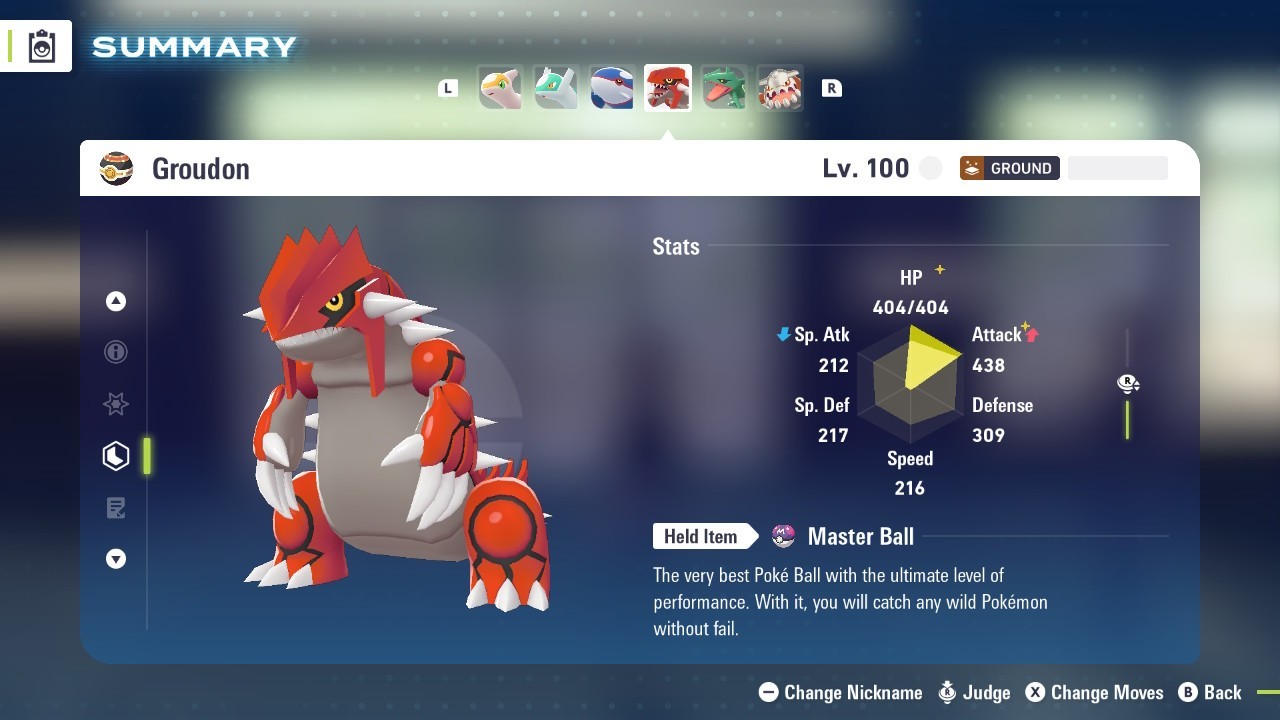The height and width of the screenshot is (720, 1280).
Task: Switch to Kyogre in the party row
Action: pos(612,88)
